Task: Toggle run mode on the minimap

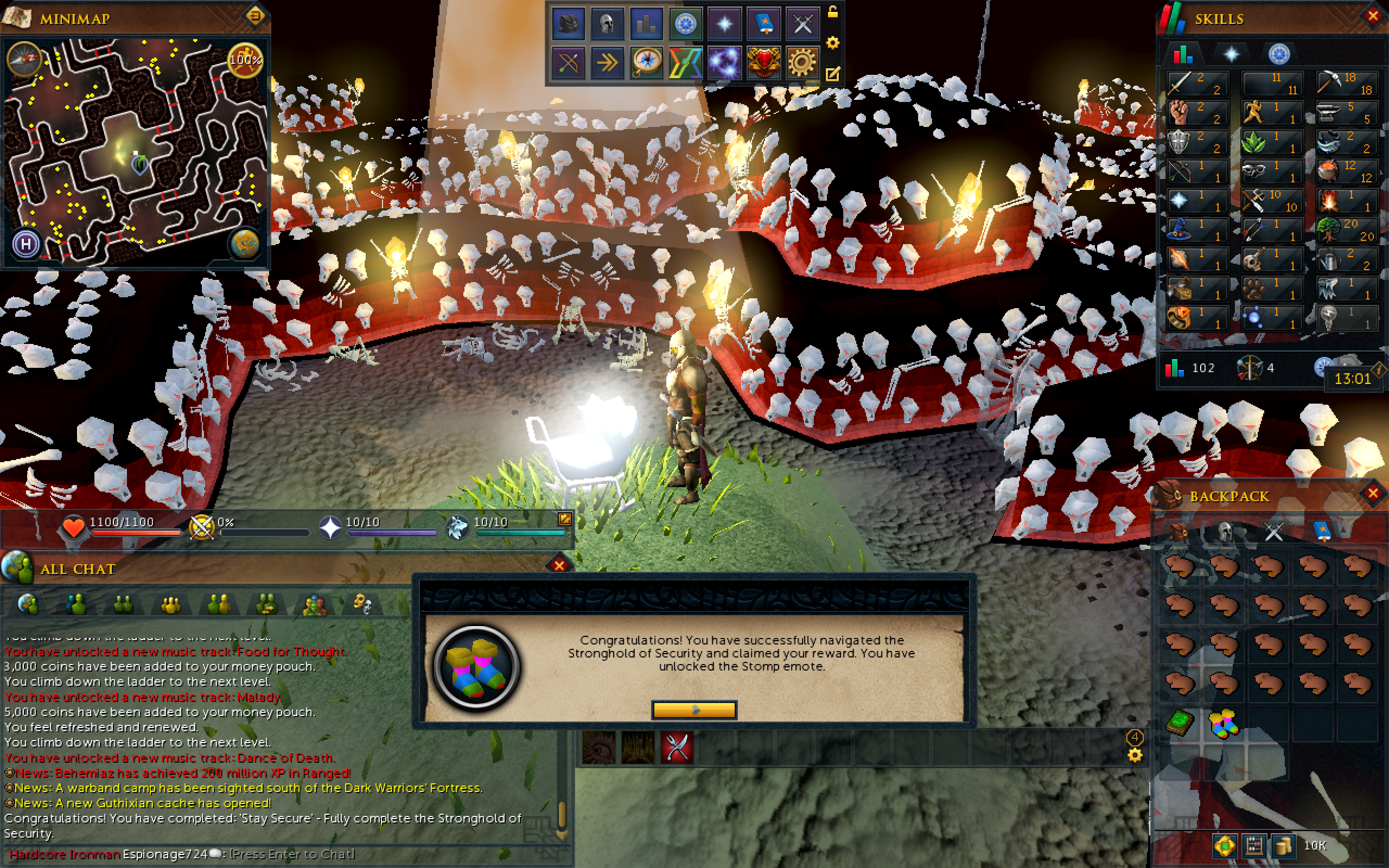Action: click(245, 59)
